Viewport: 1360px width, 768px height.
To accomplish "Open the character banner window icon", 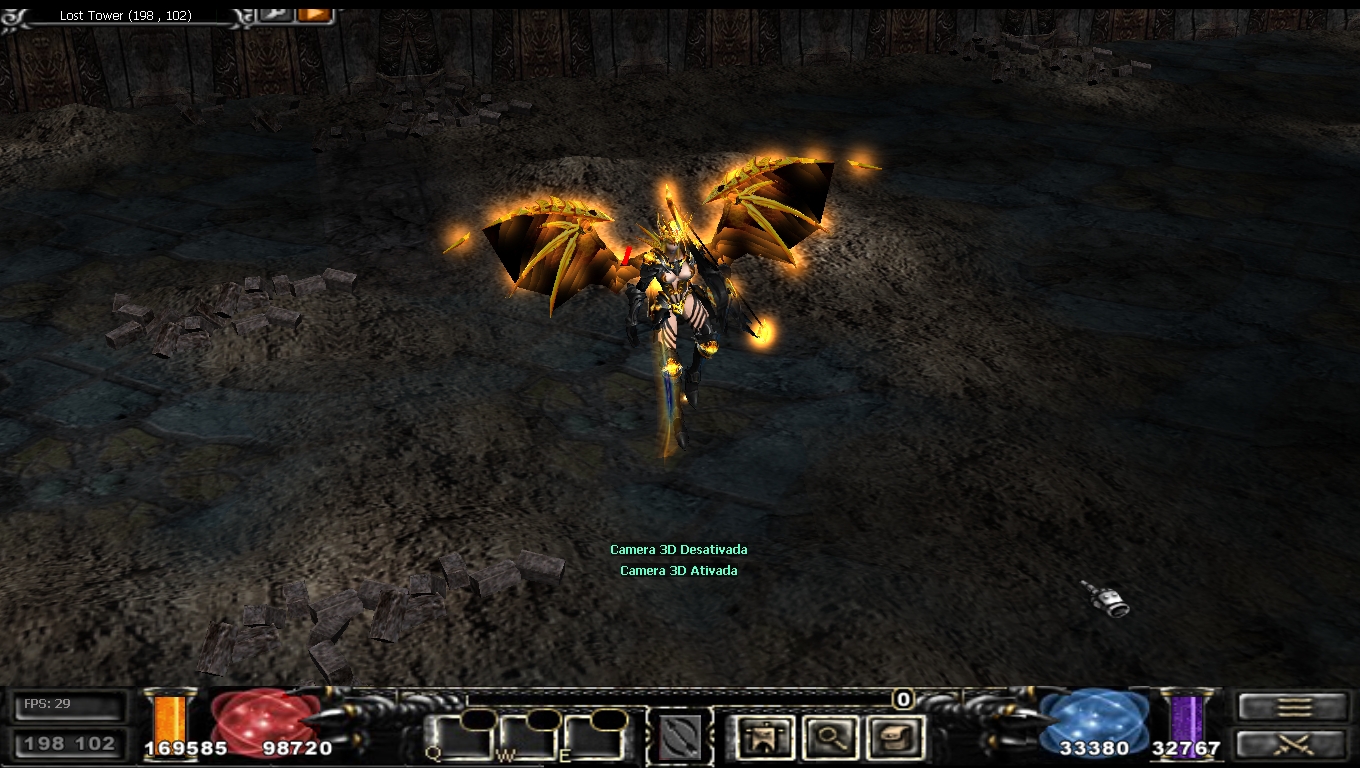I will point(765,738).
